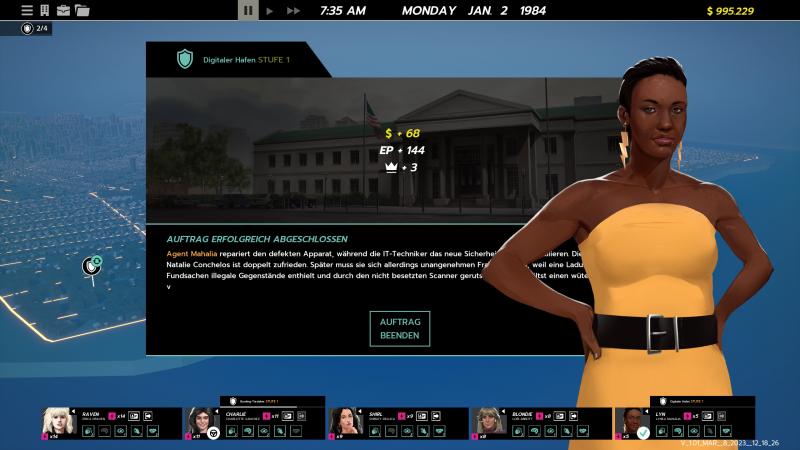Screen dimensions: 800x450
Task: Select agent Charlie's portrait
Action: (201, 422)
